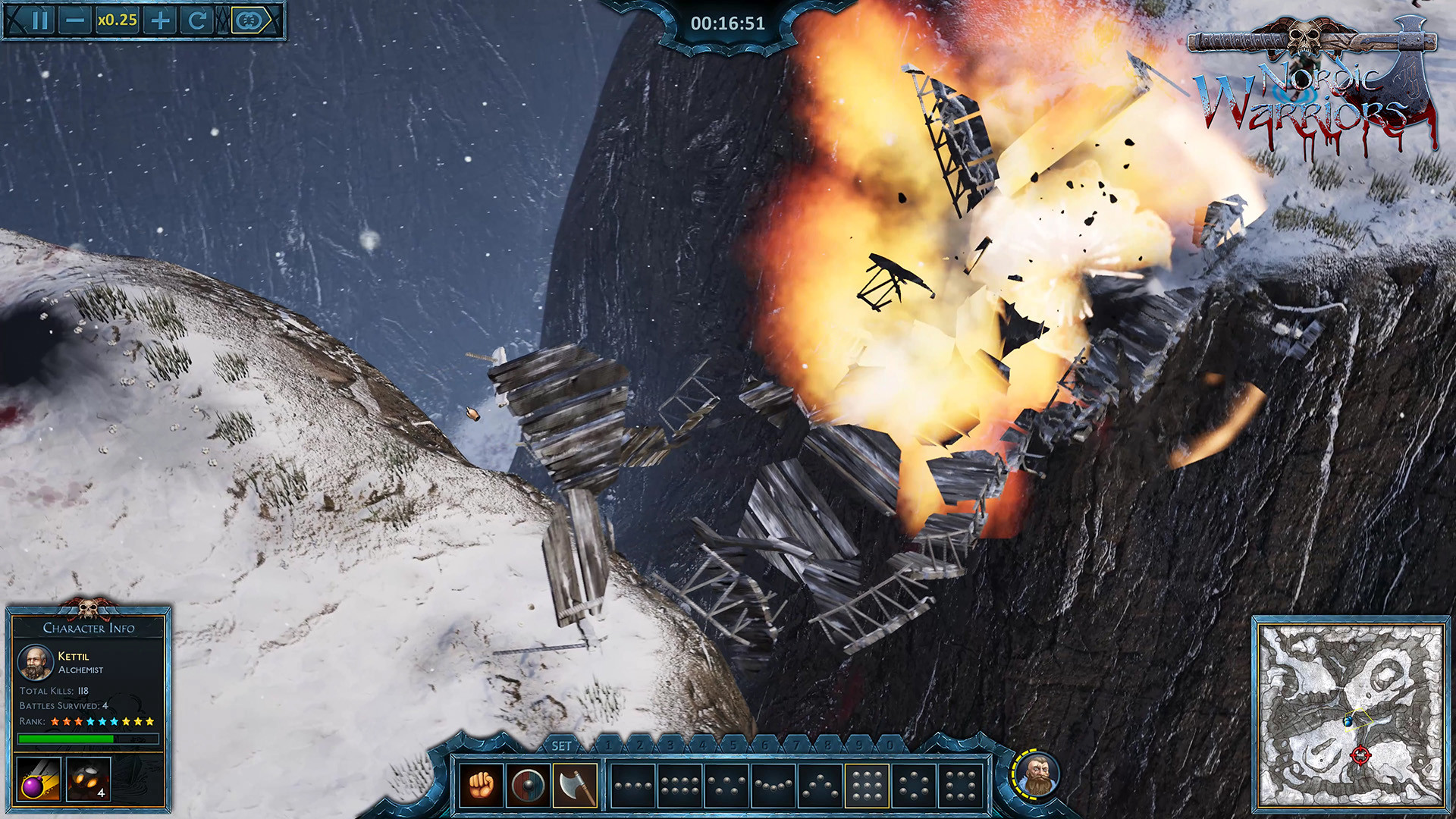
Task: Open the SET tab above formations
Action: coord(561,746)
